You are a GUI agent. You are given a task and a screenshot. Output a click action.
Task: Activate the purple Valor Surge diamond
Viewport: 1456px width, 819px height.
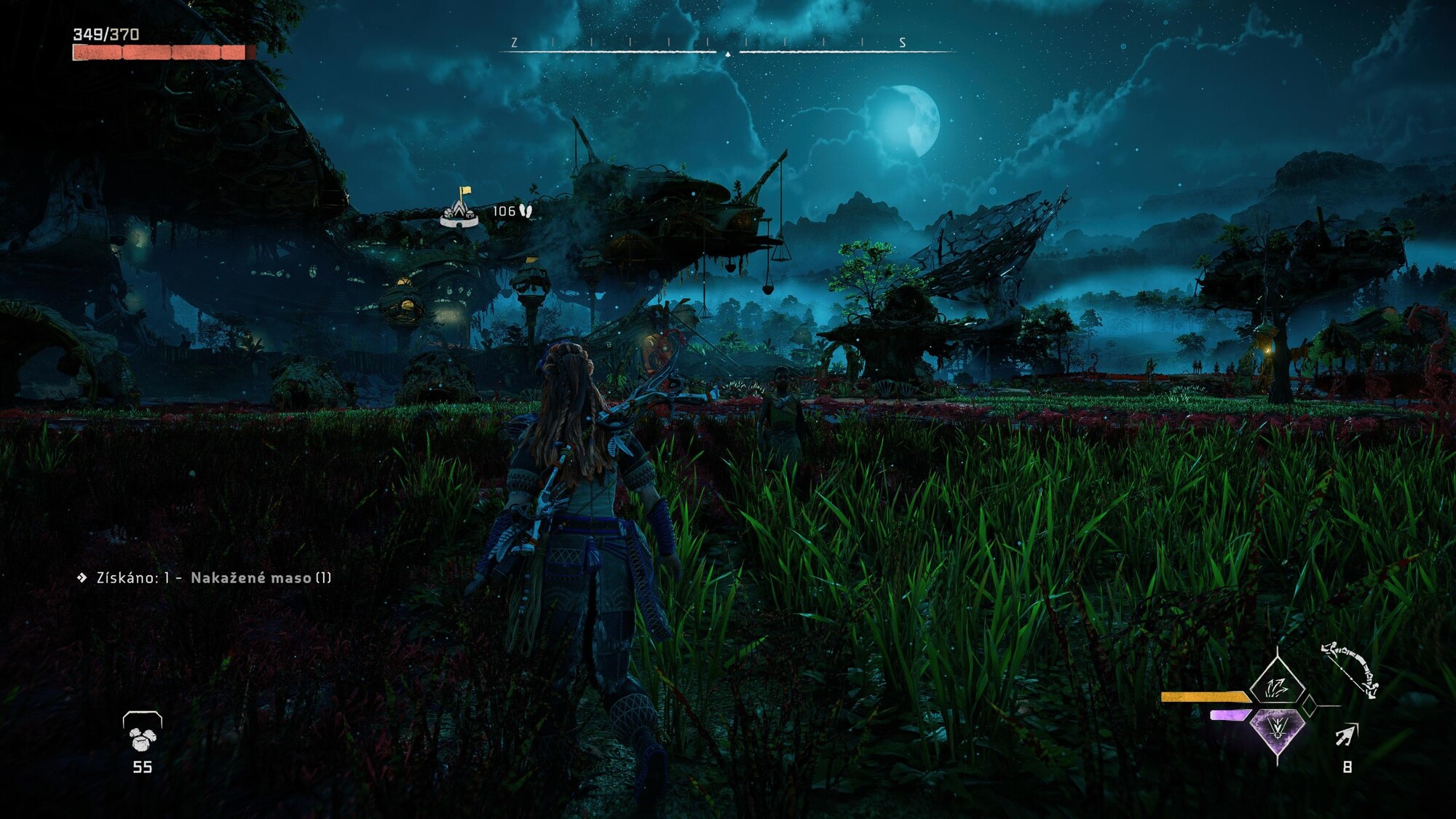pos(1277,729)
